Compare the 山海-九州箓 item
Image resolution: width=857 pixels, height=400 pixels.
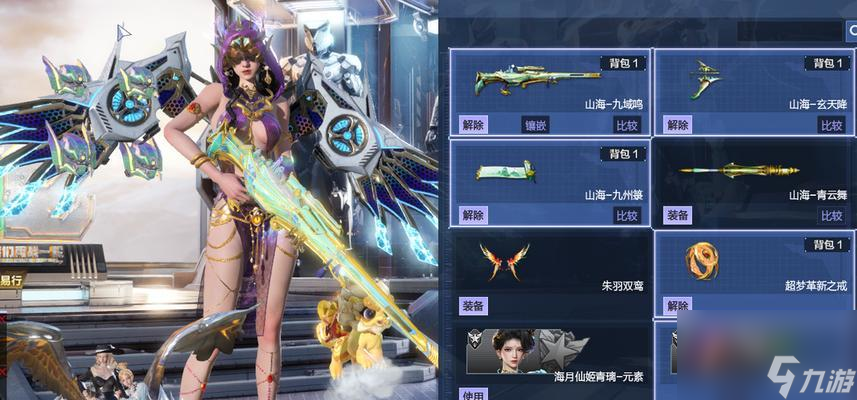pyautogui.click(x=627, y=215)
